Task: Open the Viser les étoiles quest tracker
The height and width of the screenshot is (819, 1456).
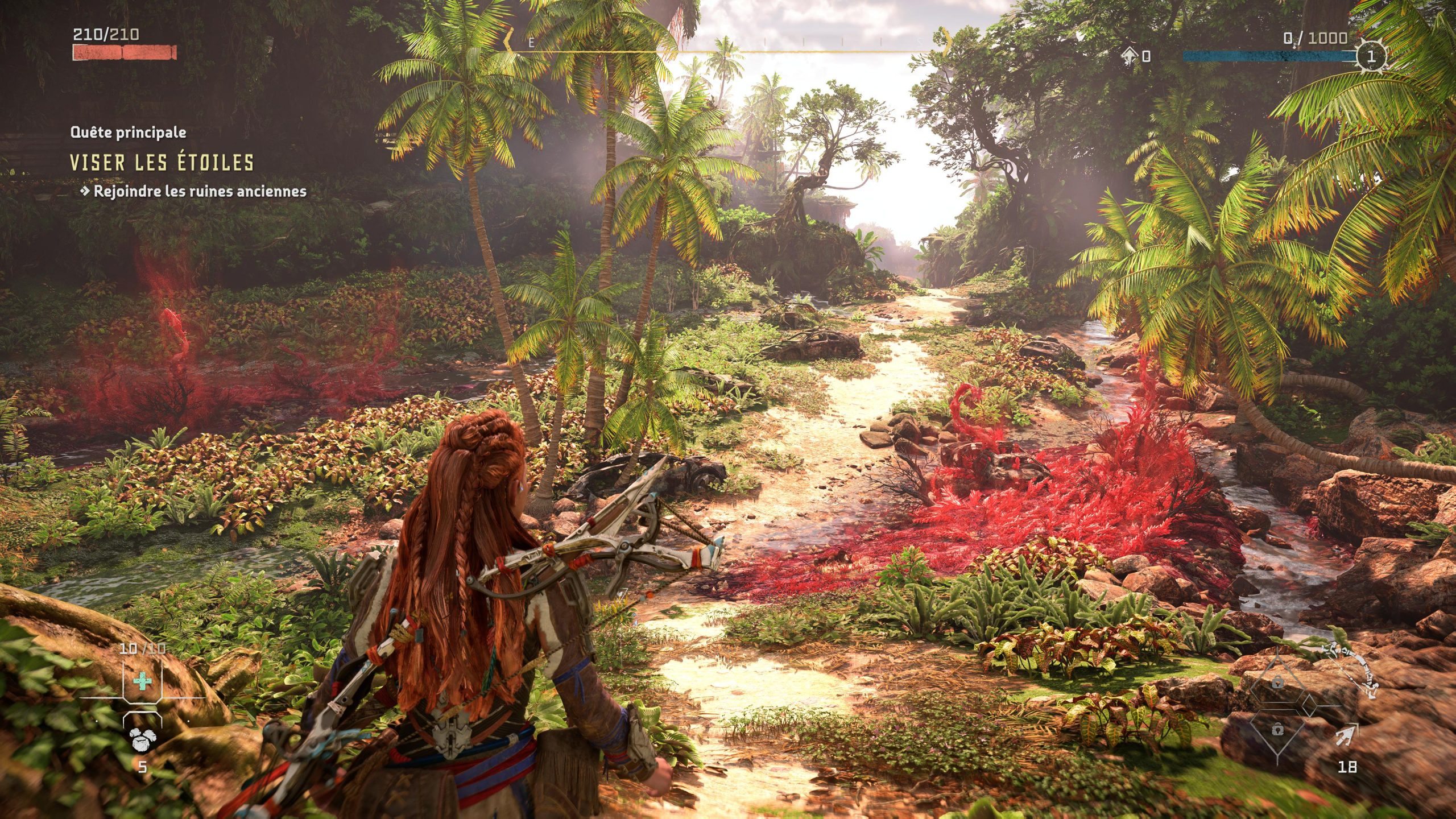Action: point(162,163)
